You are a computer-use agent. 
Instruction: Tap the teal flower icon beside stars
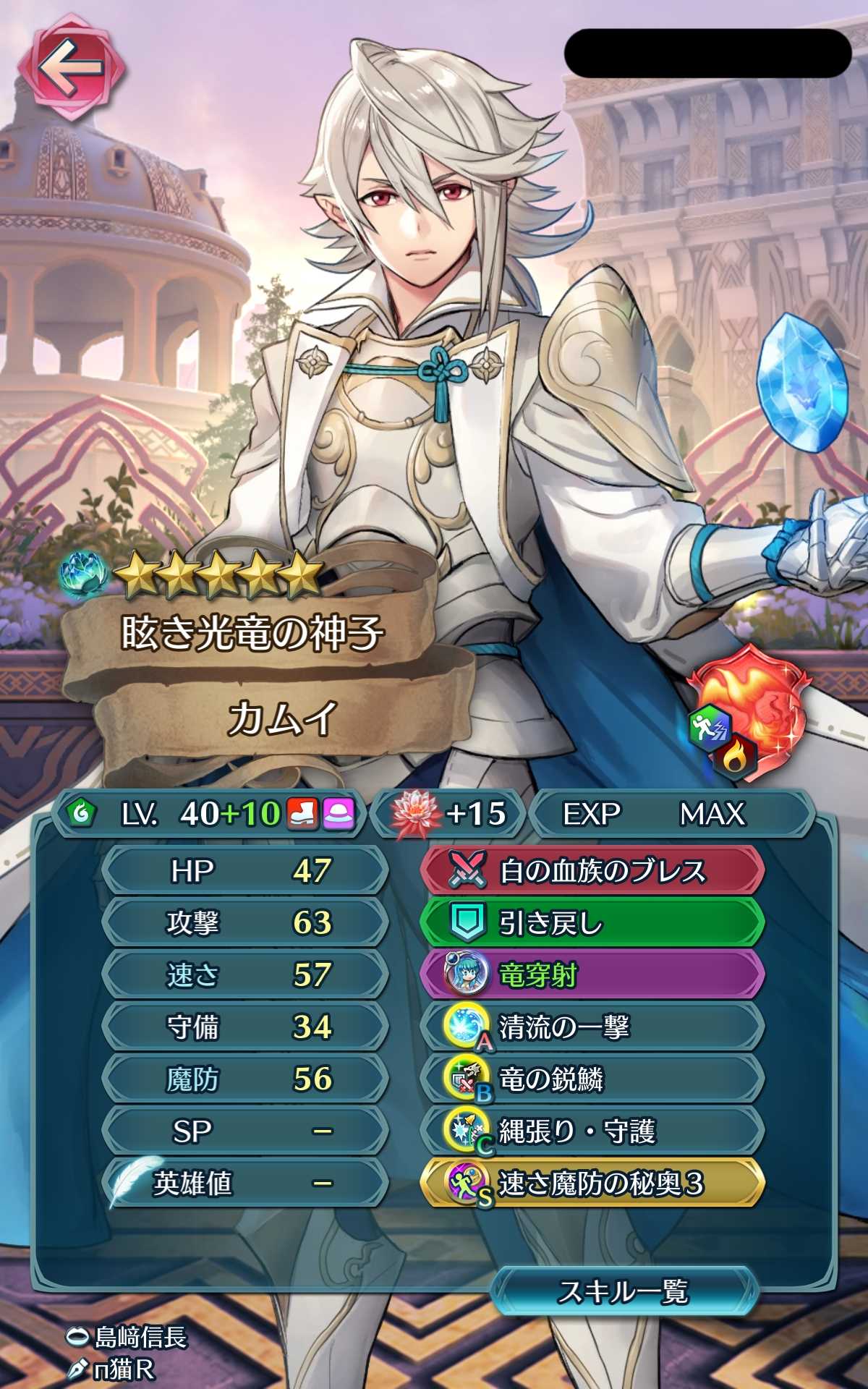point(85,575)
